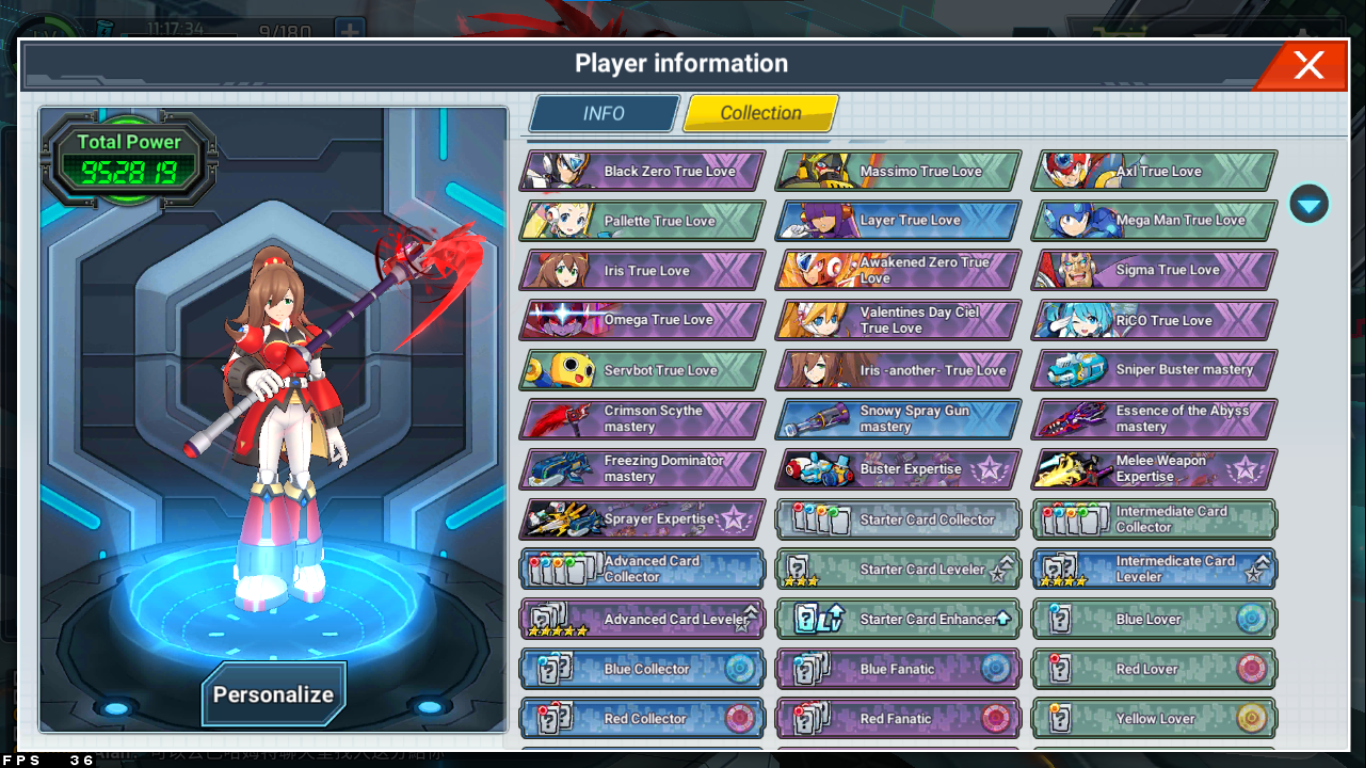Select the Servbot True Love title
This screenshot has height=768, width=1366.
pyautogui.click(x=642, y=370)
